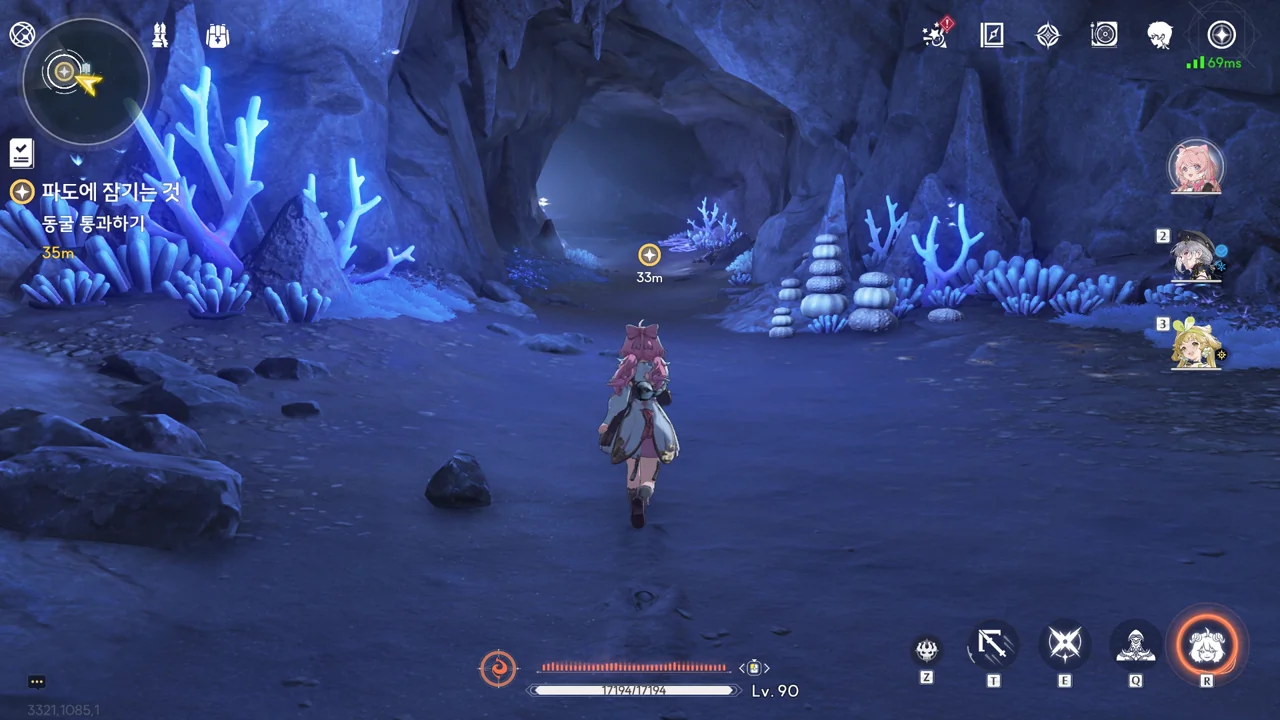Open the four-point star diamond icon
Screen dimensions: 1280x720
[1047, 35]
